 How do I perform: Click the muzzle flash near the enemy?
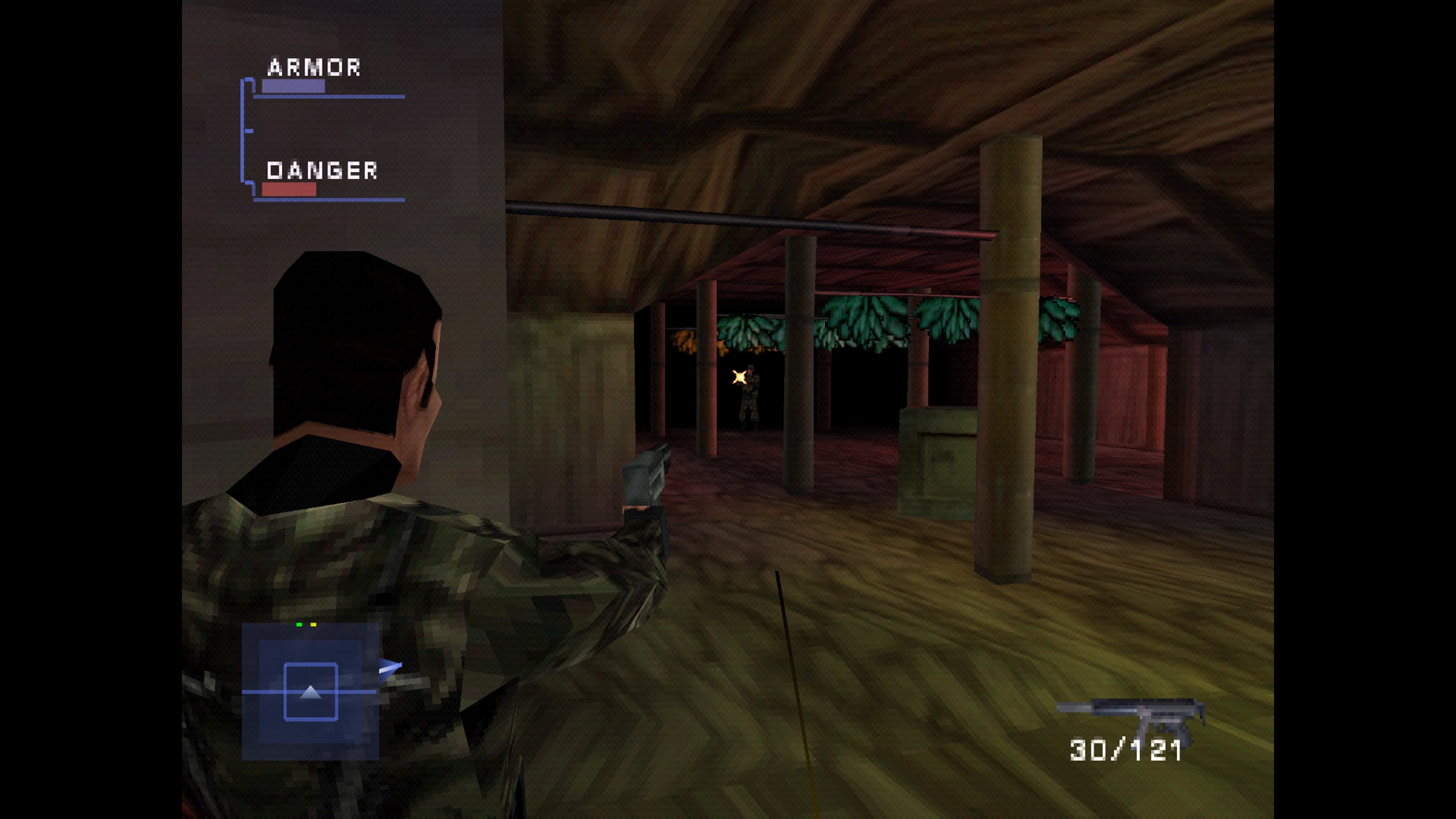739,377
